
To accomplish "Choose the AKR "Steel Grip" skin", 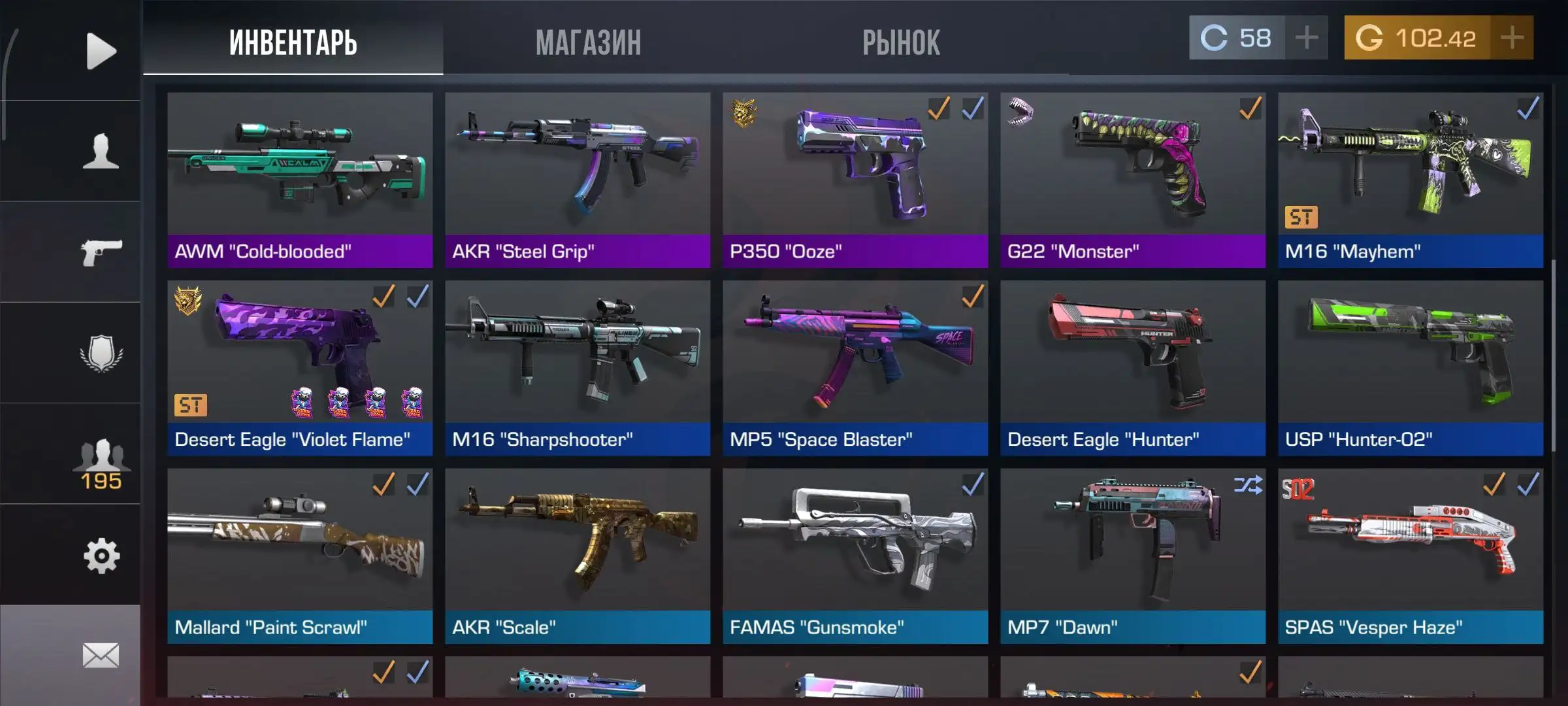I will point(578,180).
